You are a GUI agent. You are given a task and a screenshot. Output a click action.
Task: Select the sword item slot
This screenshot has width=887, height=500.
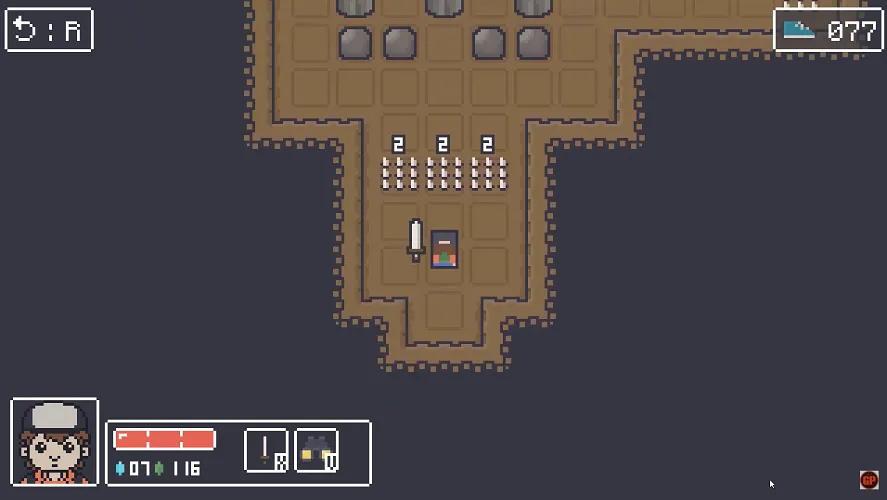coord(266,450)
